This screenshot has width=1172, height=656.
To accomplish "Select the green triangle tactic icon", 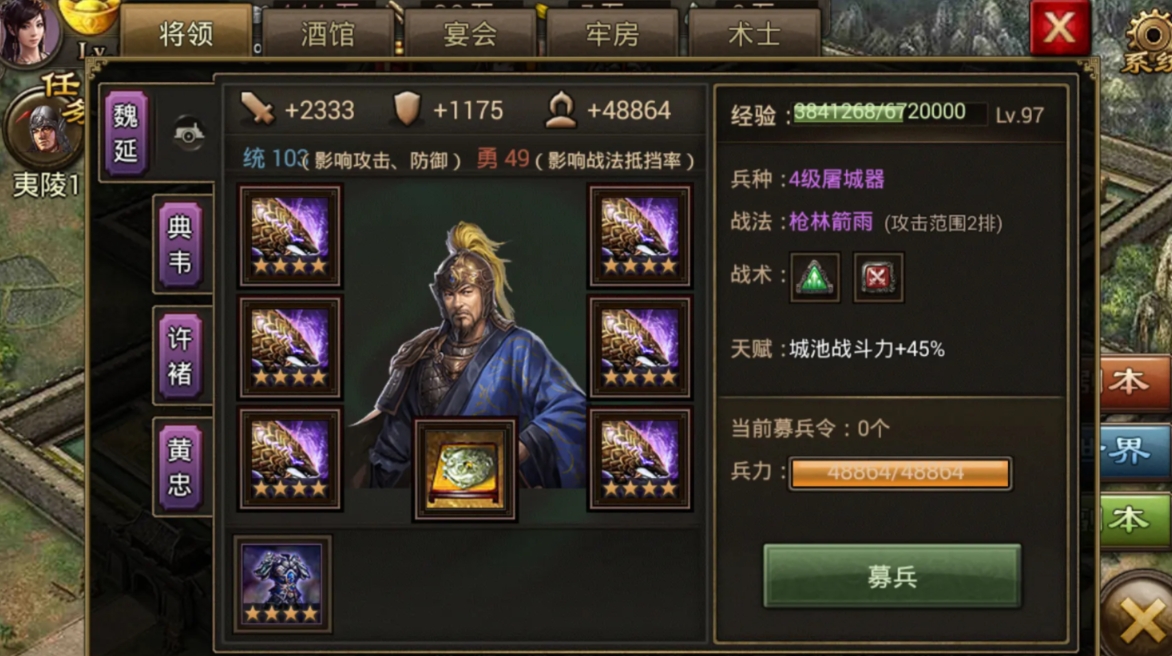I will tap(815, 277).
